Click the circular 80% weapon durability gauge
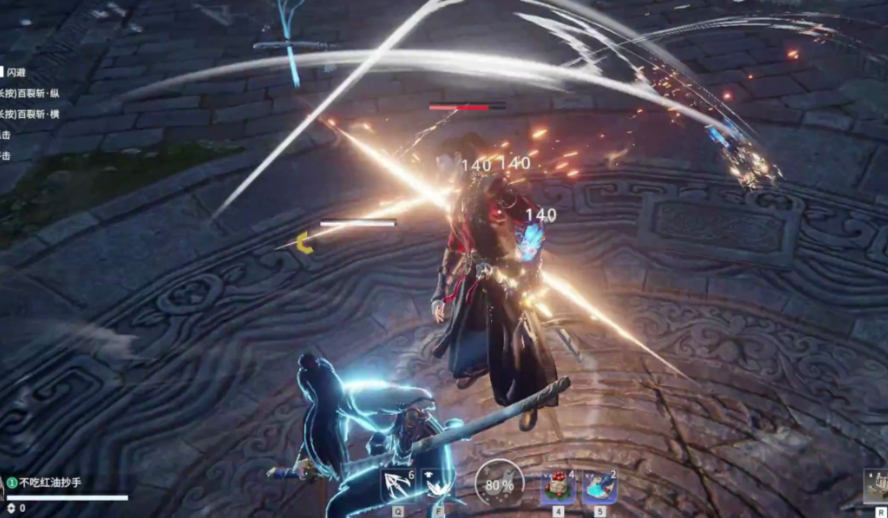Viewport: 888px width, 518px height. 498,483
